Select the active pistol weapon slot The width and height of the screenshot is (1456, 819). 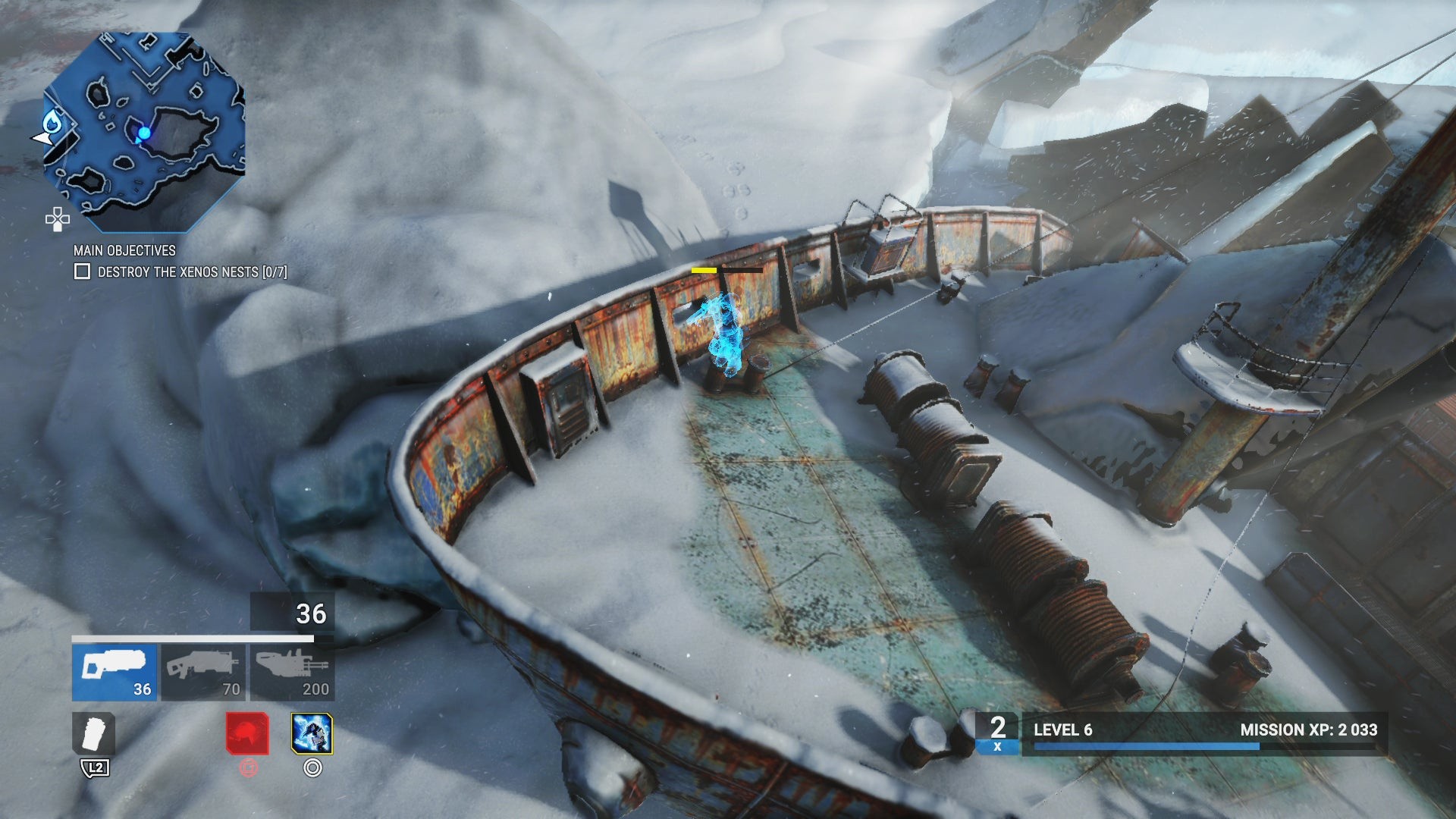115,673
